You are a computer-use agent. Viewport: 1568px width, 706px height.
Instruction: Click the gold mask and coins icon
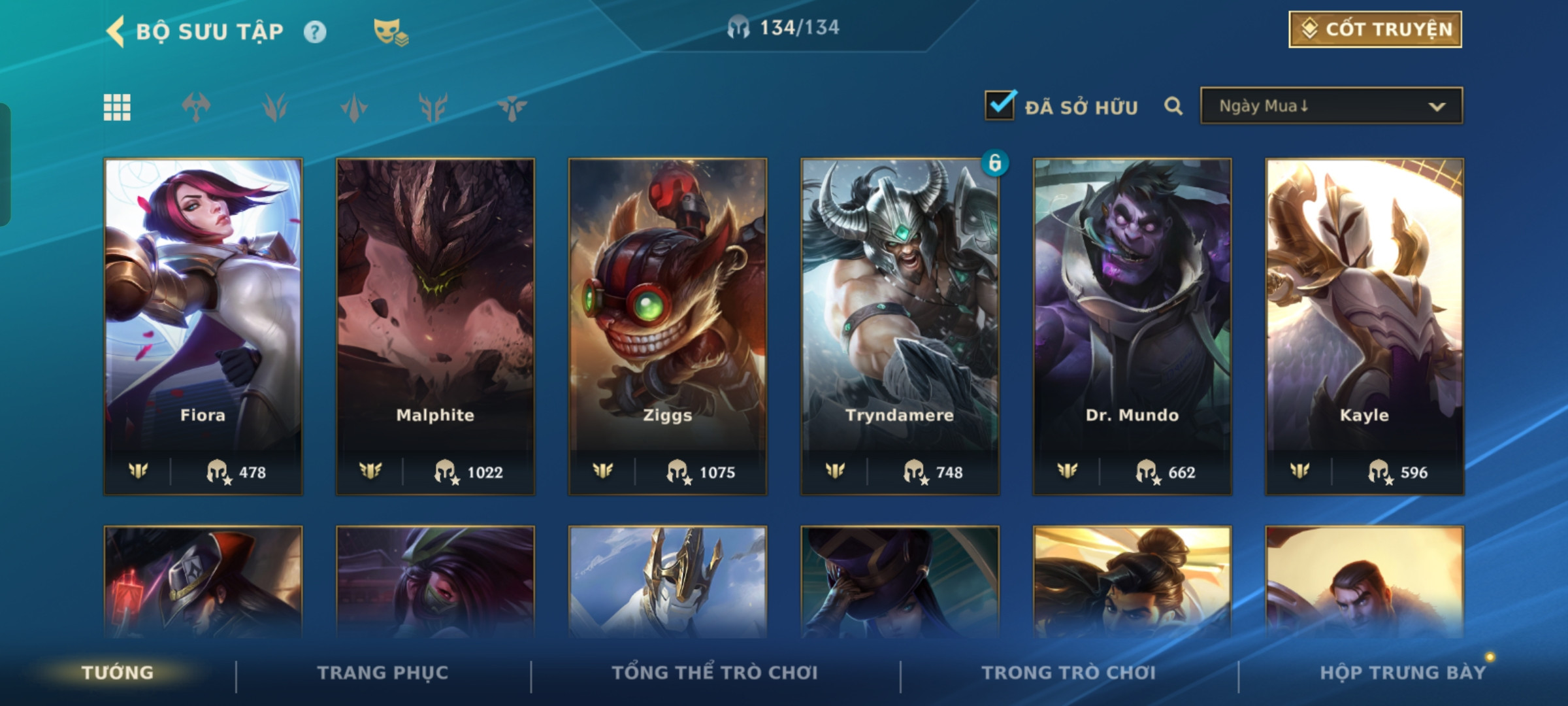point(390,32)
